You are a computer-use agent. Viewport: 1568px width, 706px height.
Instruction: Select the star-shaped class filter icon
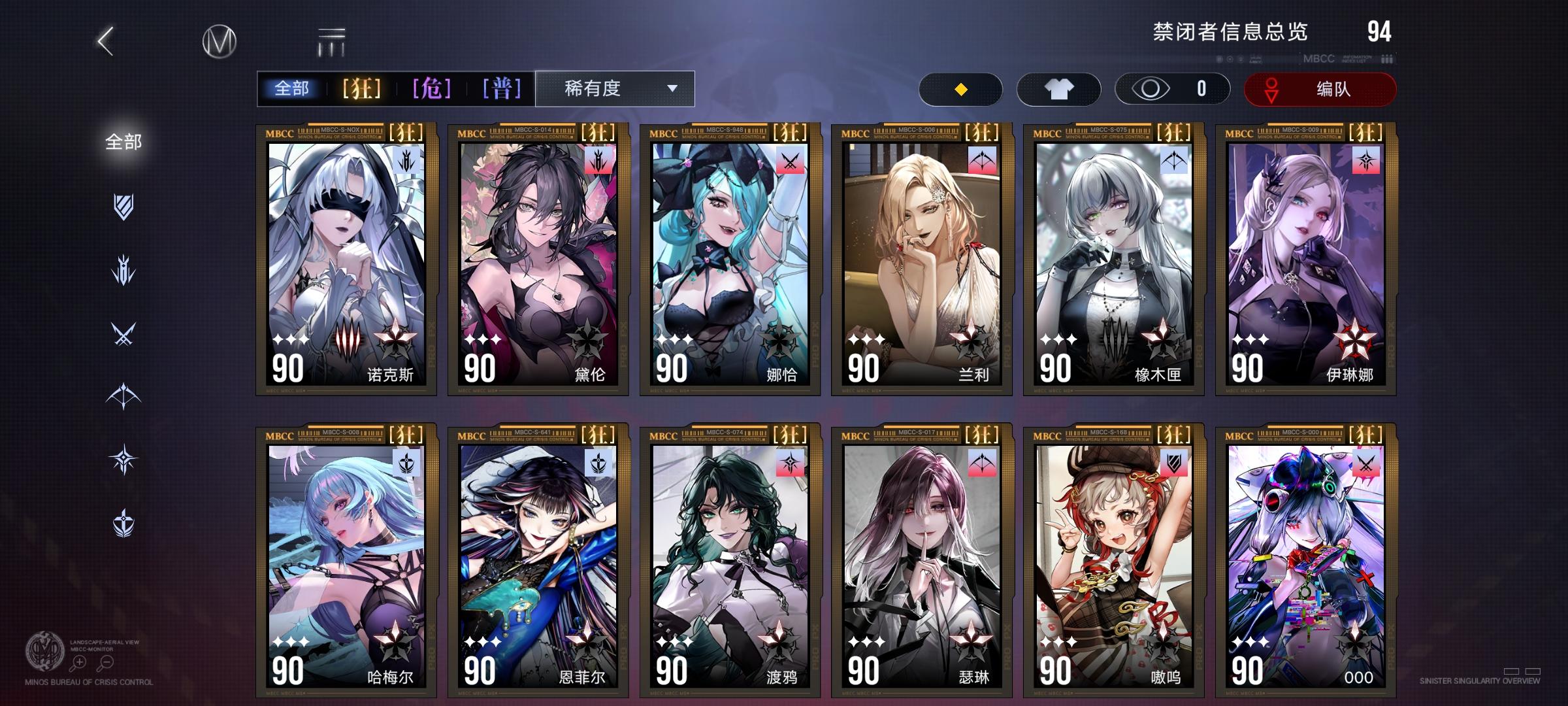tap(123, 458)
